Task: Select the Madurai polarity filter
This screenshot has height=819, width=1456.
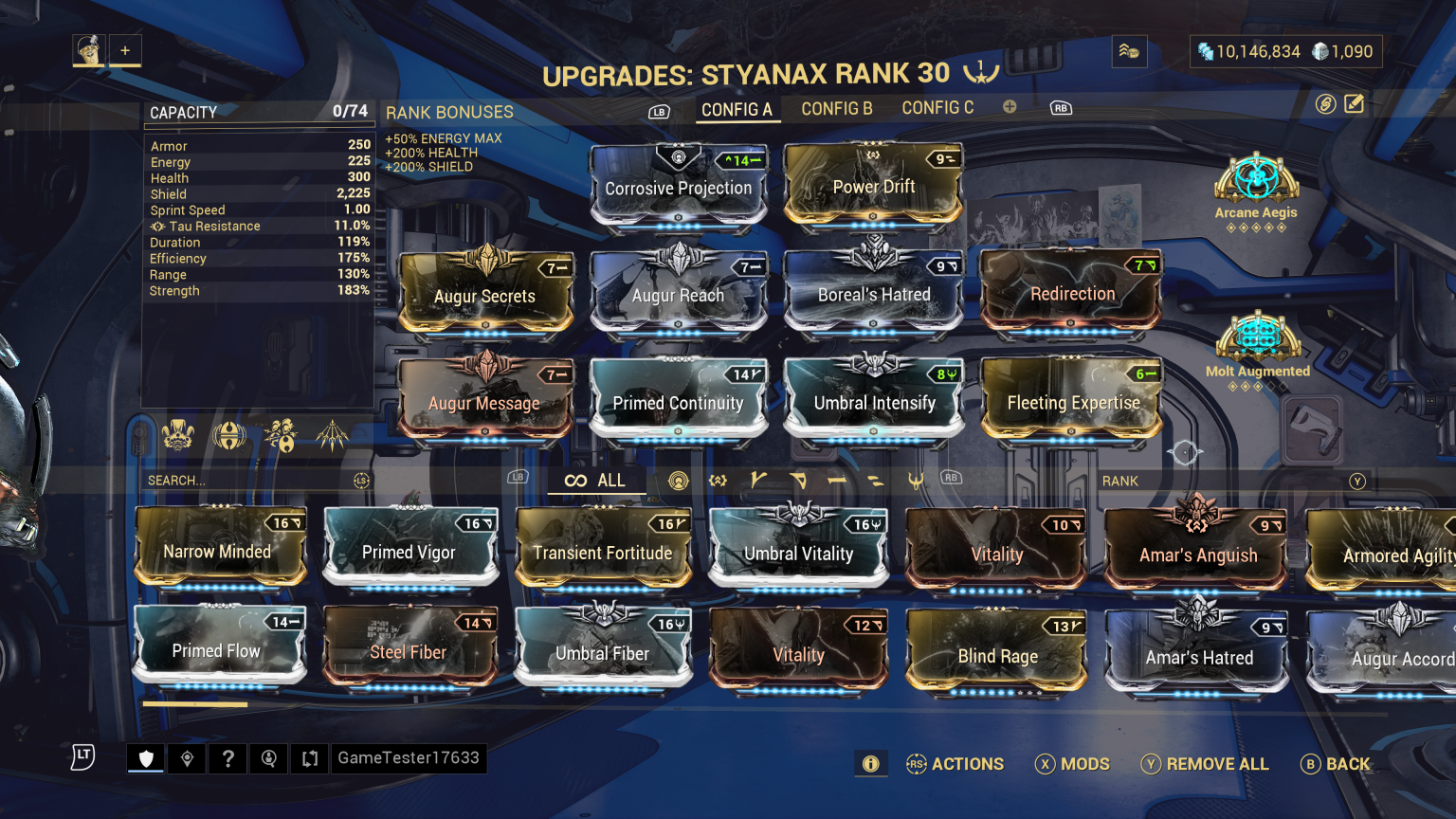Action: click(758, 481)
